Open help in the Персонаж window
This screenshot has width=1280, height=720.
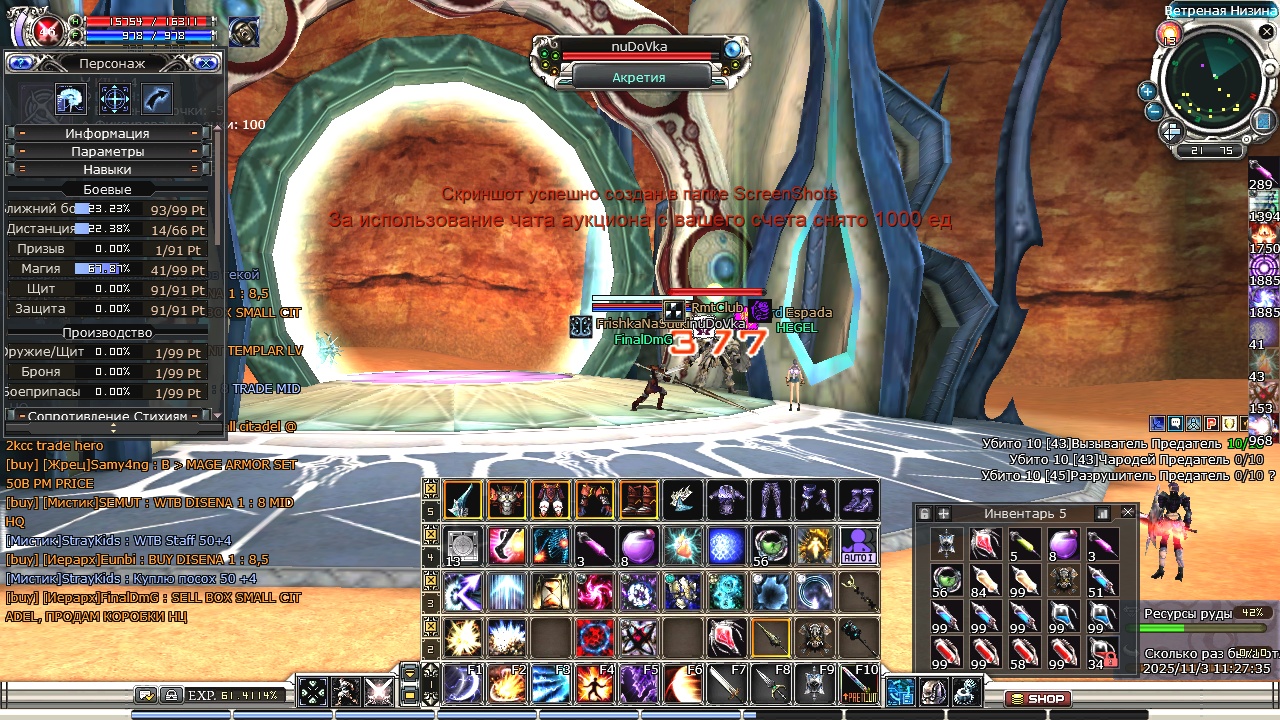[20, 63]
